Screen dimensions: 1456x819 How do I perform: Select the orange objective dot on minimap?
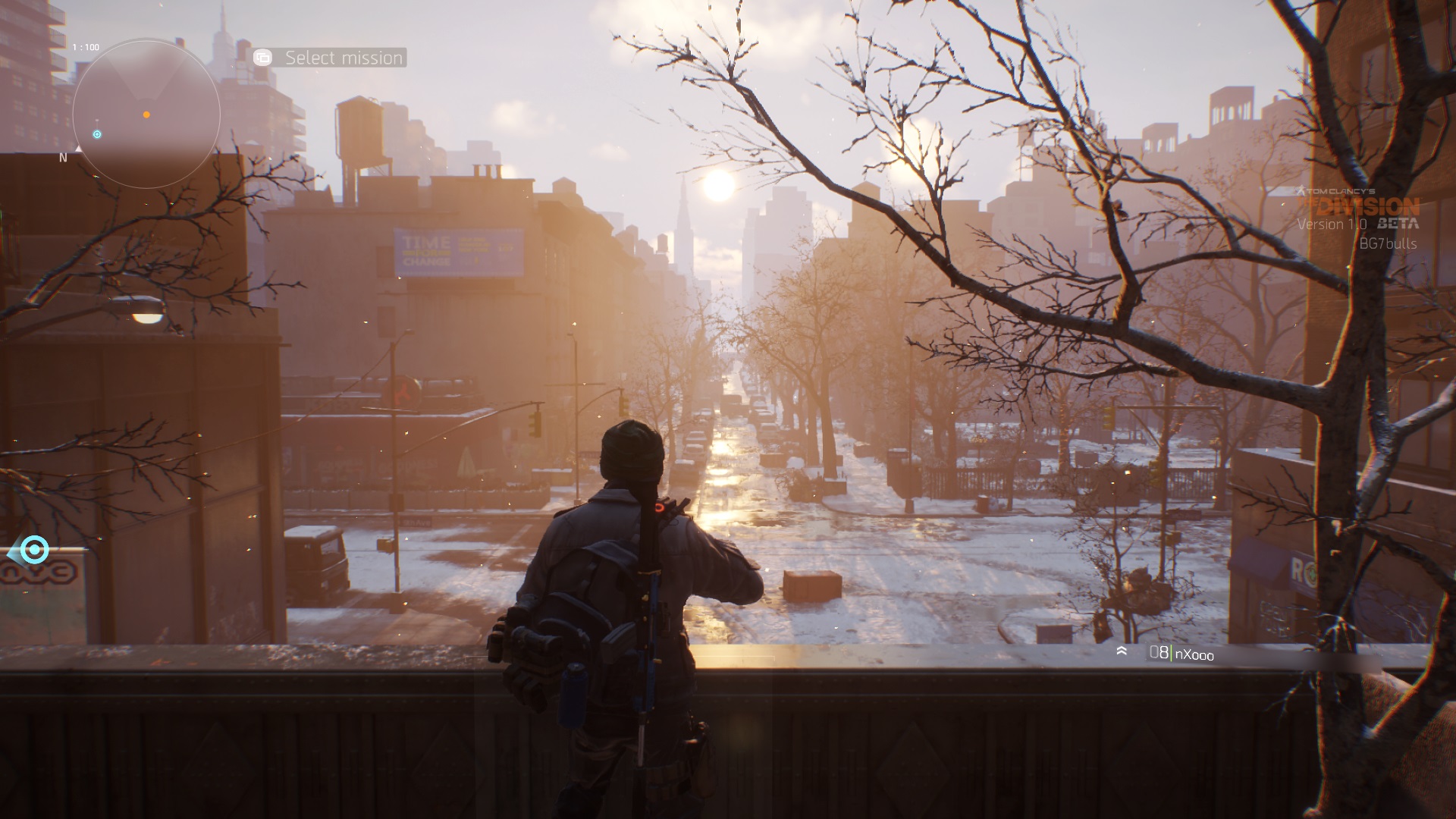click(146, 115)
